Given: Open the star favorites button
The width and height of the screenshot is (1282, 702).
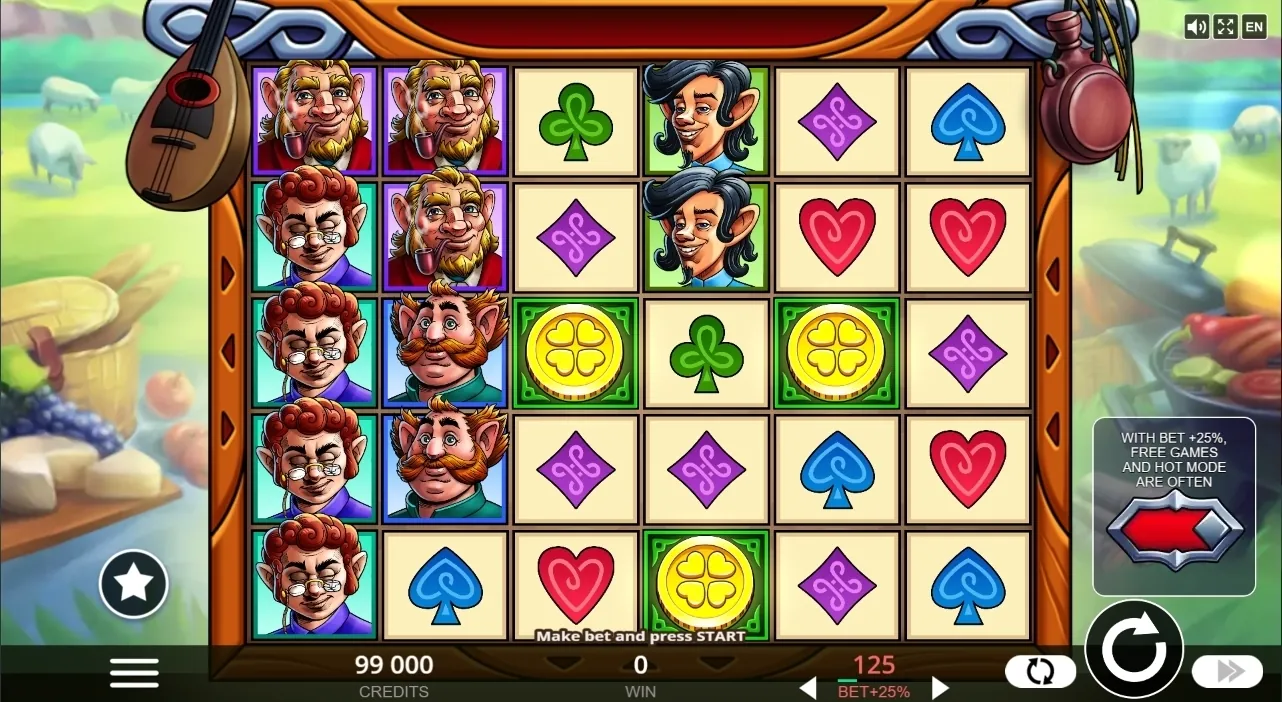Looking at the screenshot, I should coord(134,584).
